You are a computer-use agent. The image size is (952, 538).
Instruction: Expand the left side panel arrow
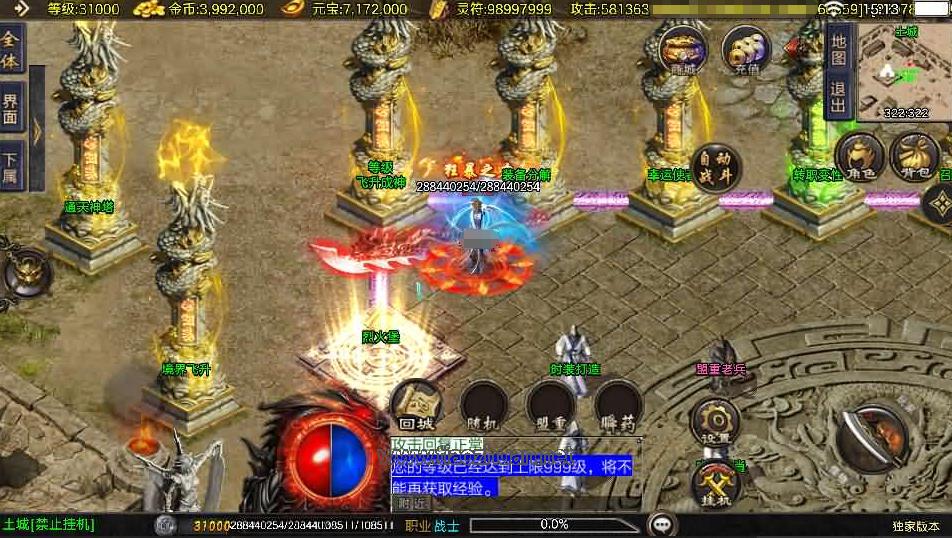coord(37,130)
